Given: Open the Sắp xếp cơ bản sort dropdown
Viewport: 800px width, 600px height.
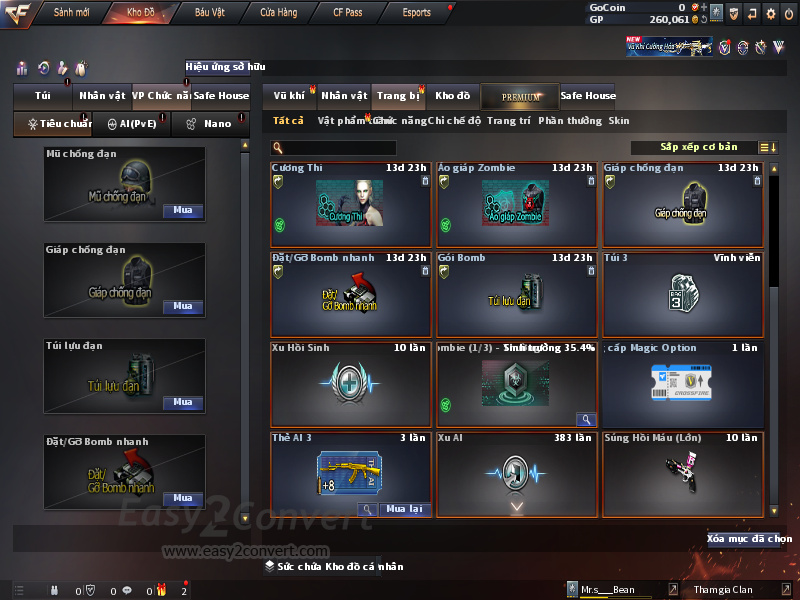Looking at the screenshot, I should [698, 147].
